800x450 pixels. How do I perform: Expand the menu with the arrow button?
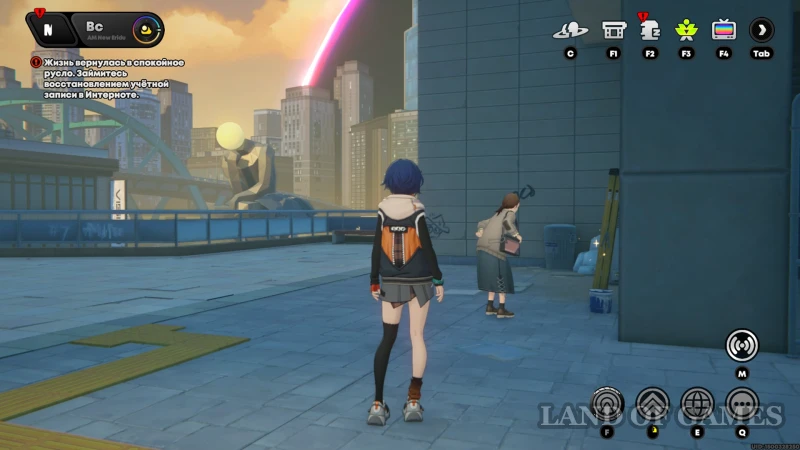(x=761, y=30)
